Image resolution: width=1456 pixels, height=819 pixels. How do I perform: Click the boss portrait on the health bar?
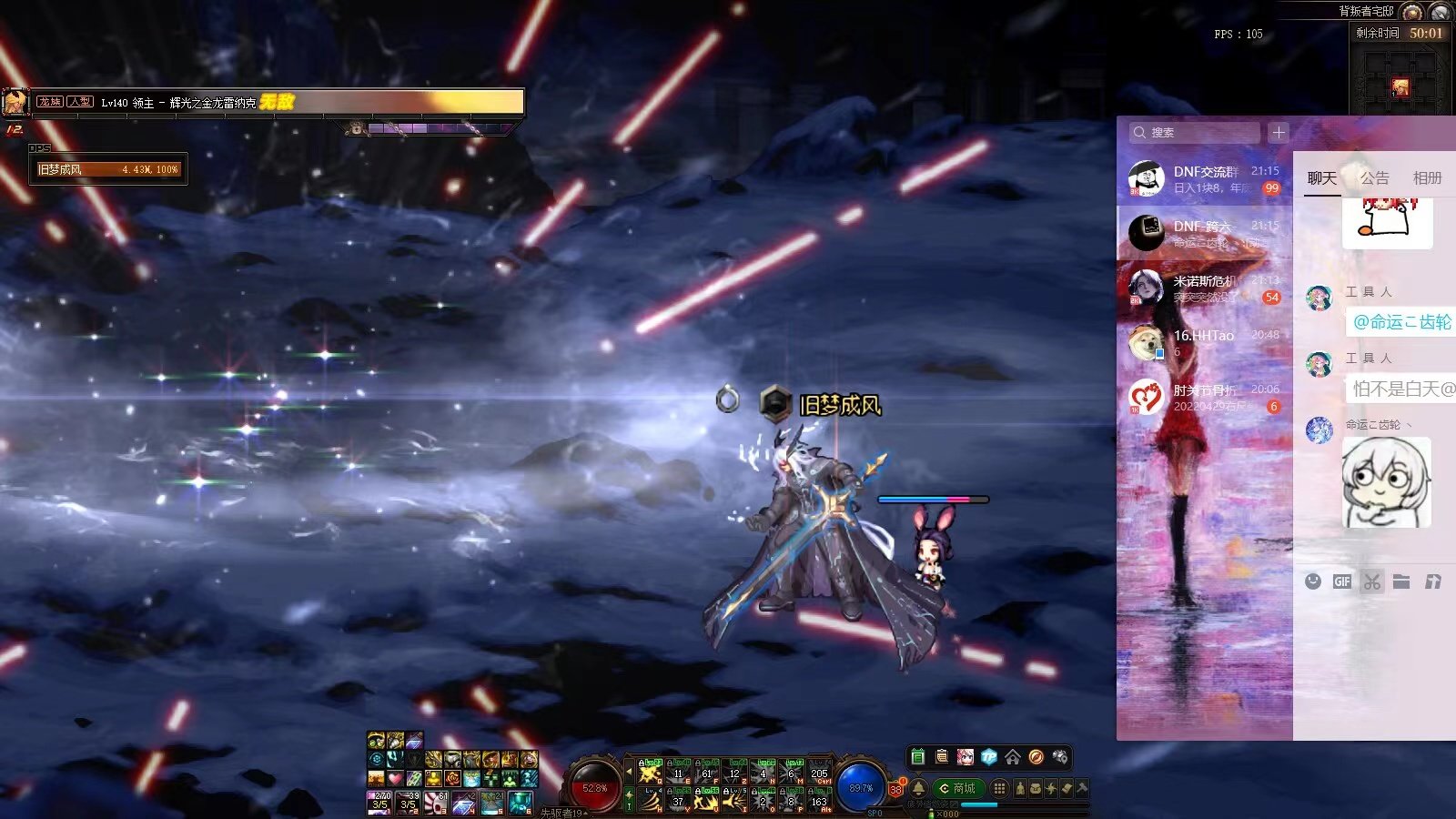click(x=15, y=102)
